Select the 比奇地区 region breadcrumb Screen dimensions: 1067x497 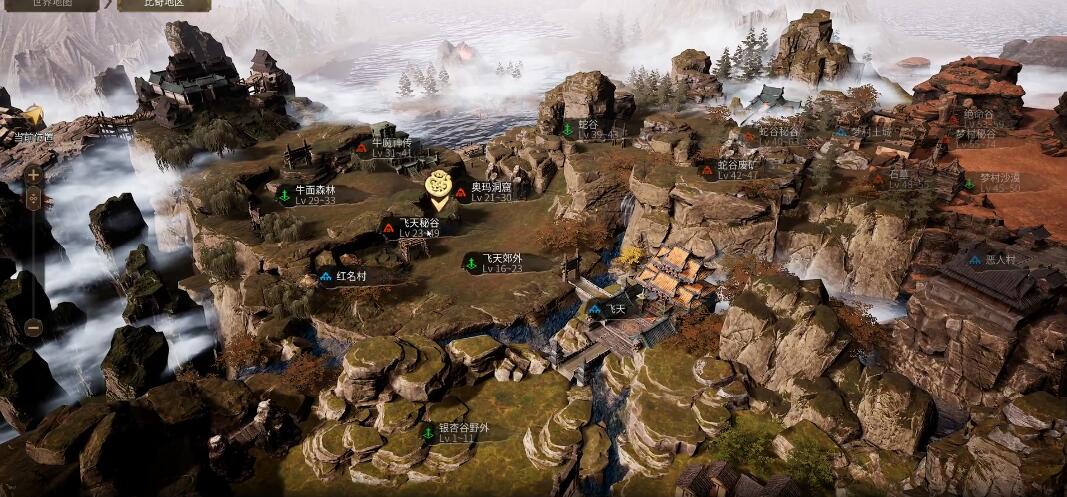click(x=163, y=4)
